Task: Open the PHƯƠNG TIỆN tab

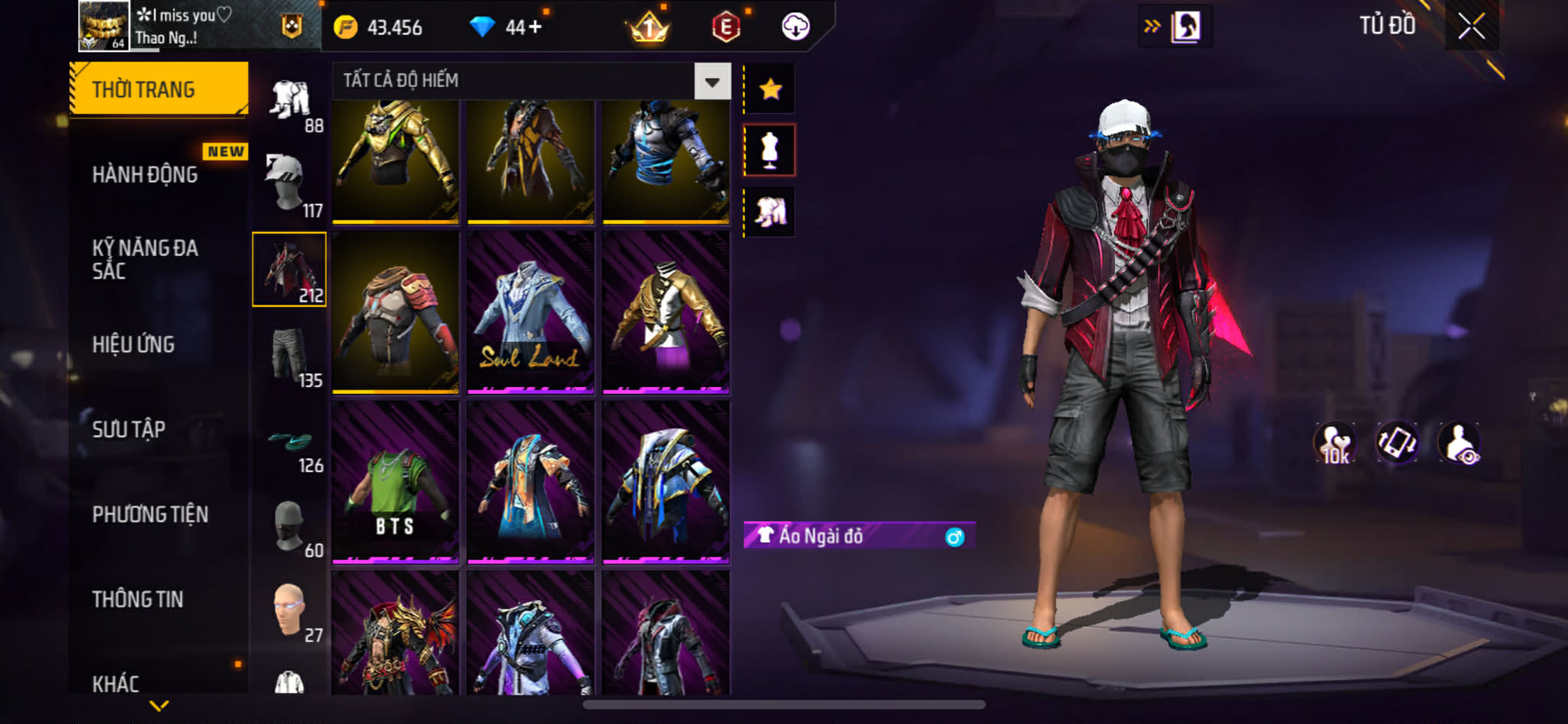Action: click(150, 514)
